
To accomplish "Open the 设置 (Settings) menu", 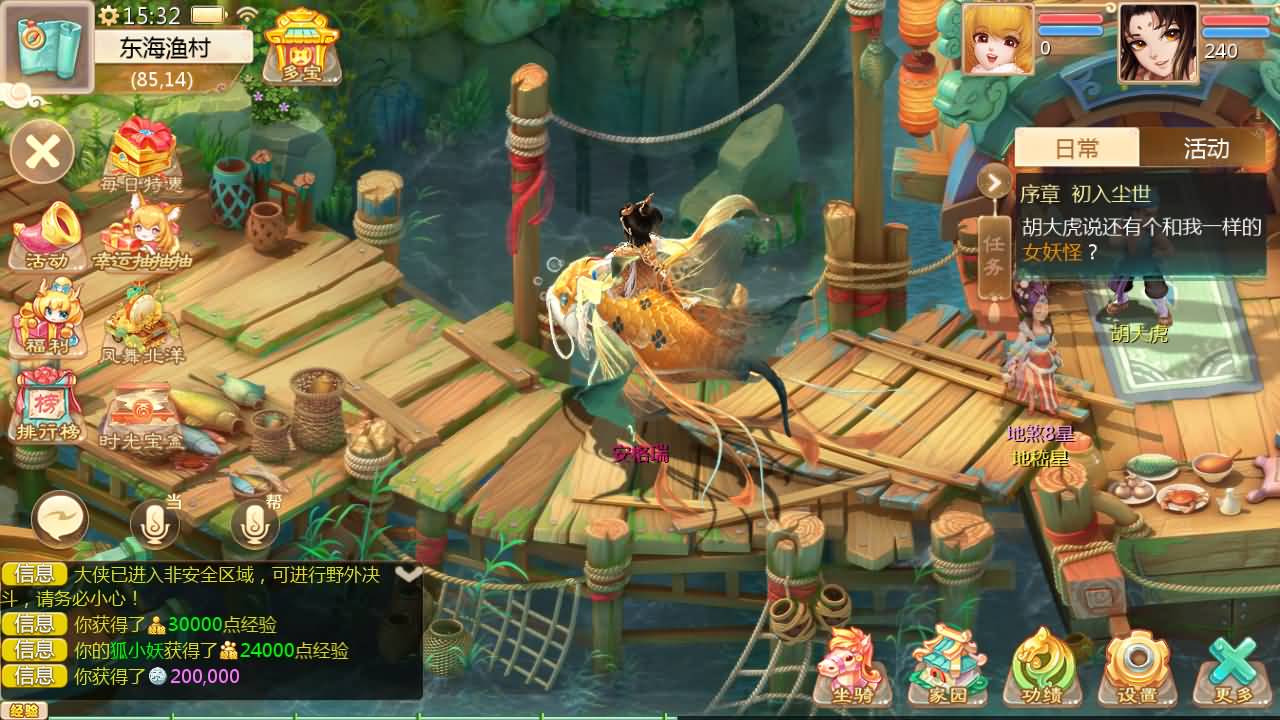I will click(x=1136, y=665).
